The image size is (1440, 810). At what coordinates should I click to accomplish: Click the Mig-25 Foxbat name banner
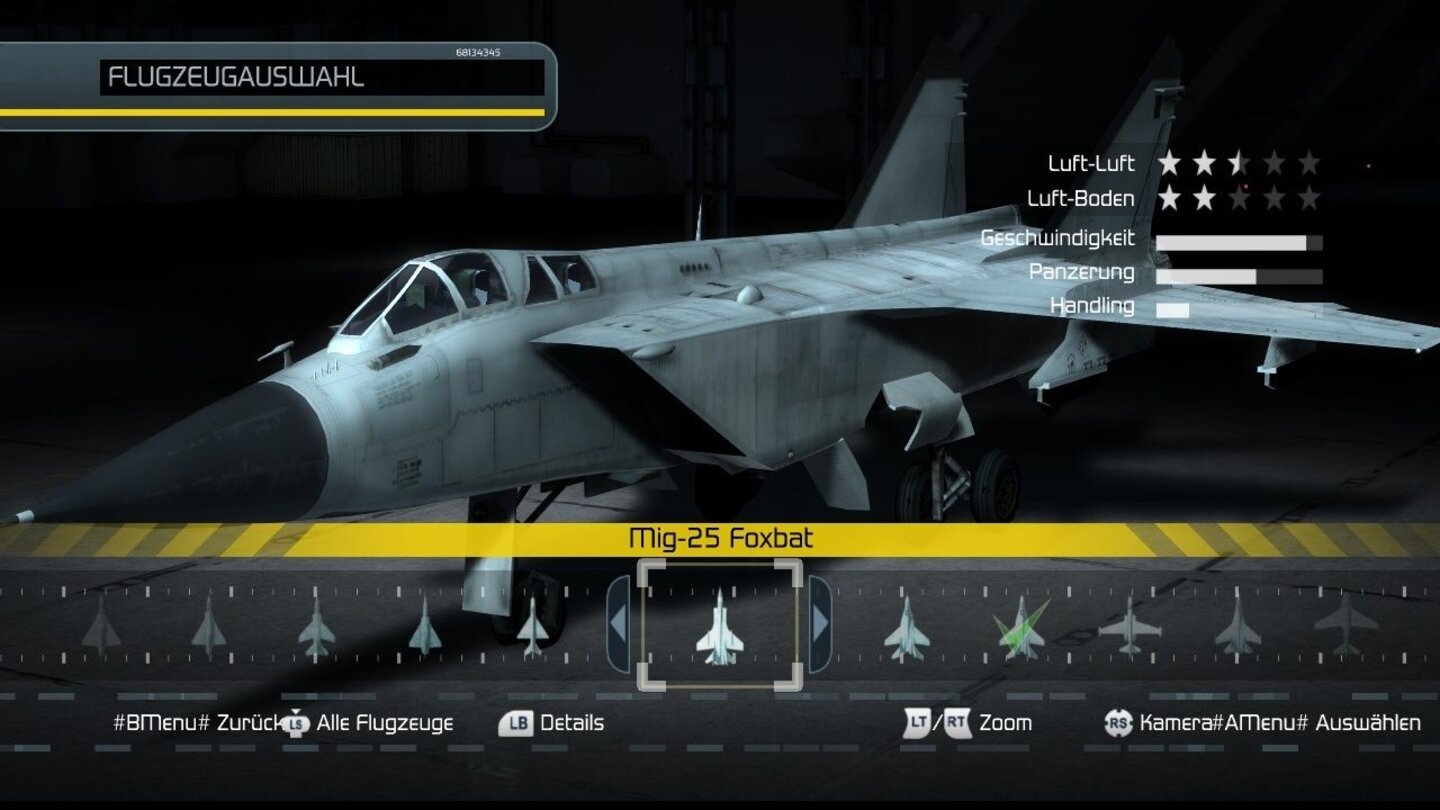pos(722,536)
